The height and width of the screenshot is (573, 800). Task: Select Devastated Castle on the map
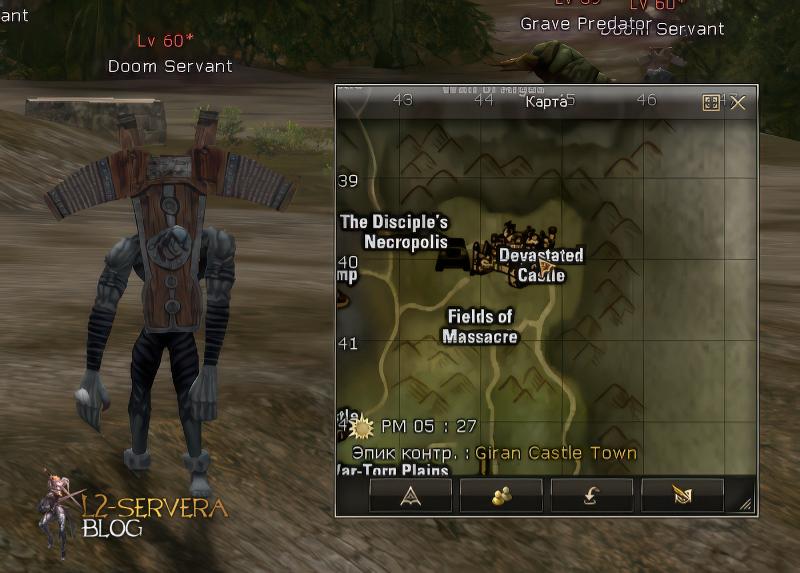(x=541, y=265)
